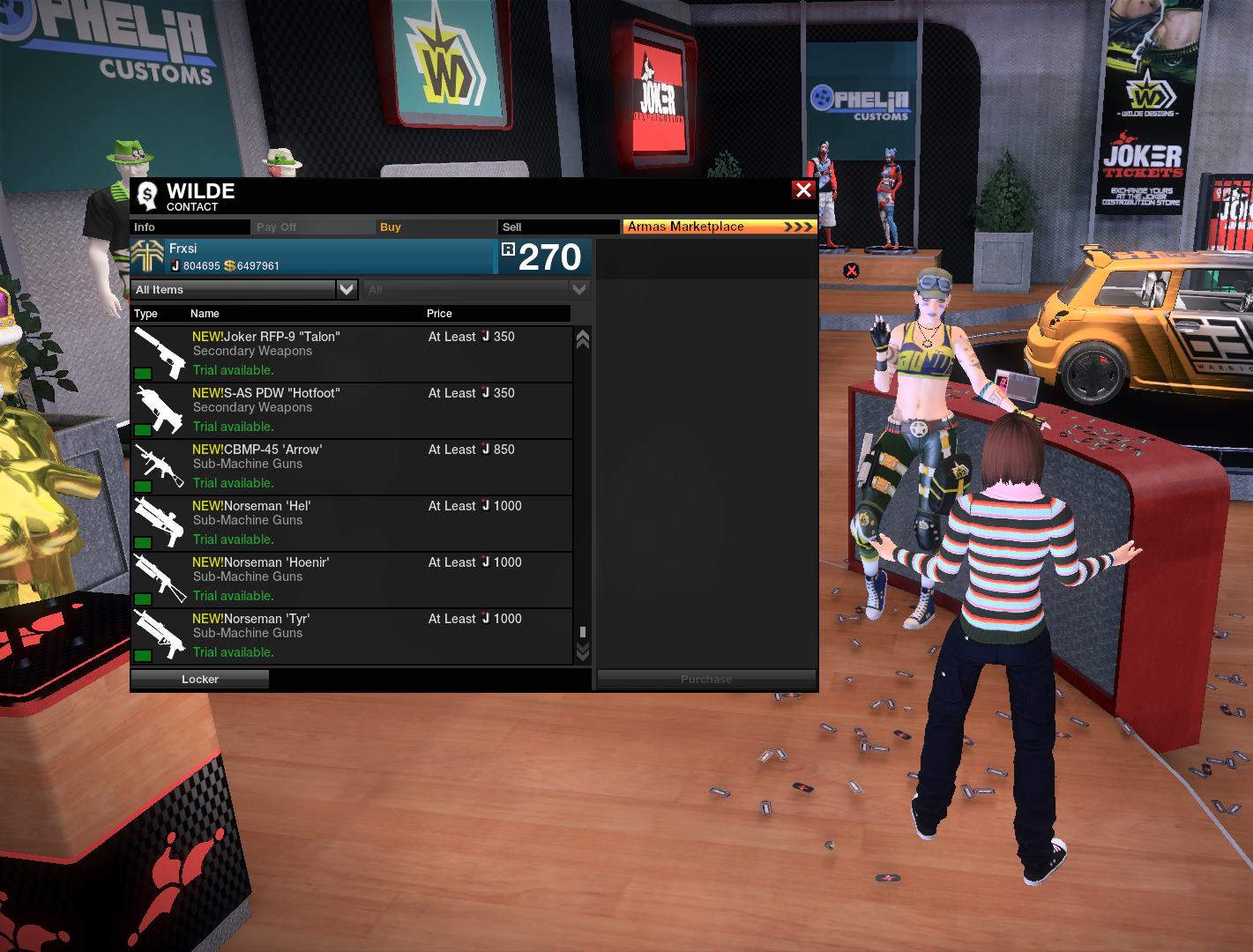Image resolution: width=1253 pixels, height=952 pixels.
Task: Open the Armas Marketplace link
Action: [720, 227]
